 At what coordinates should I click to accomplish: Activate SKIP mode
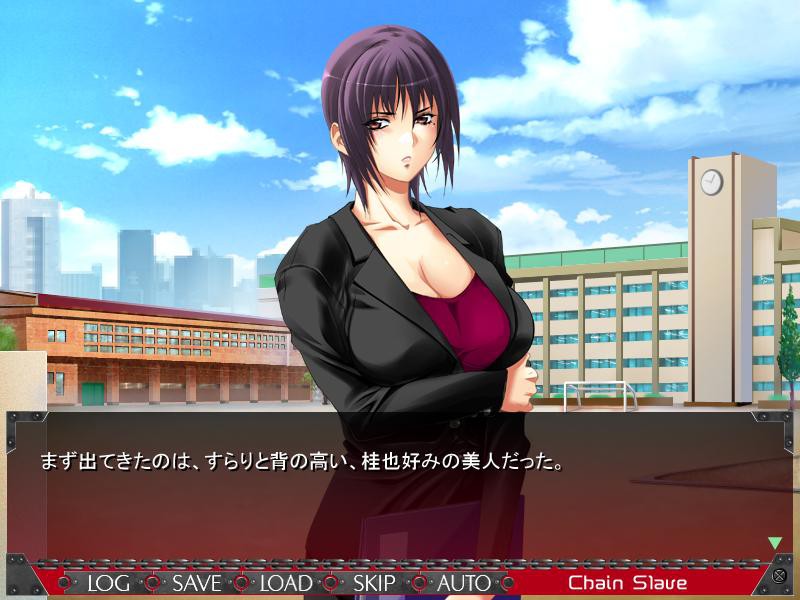point(375,582)
